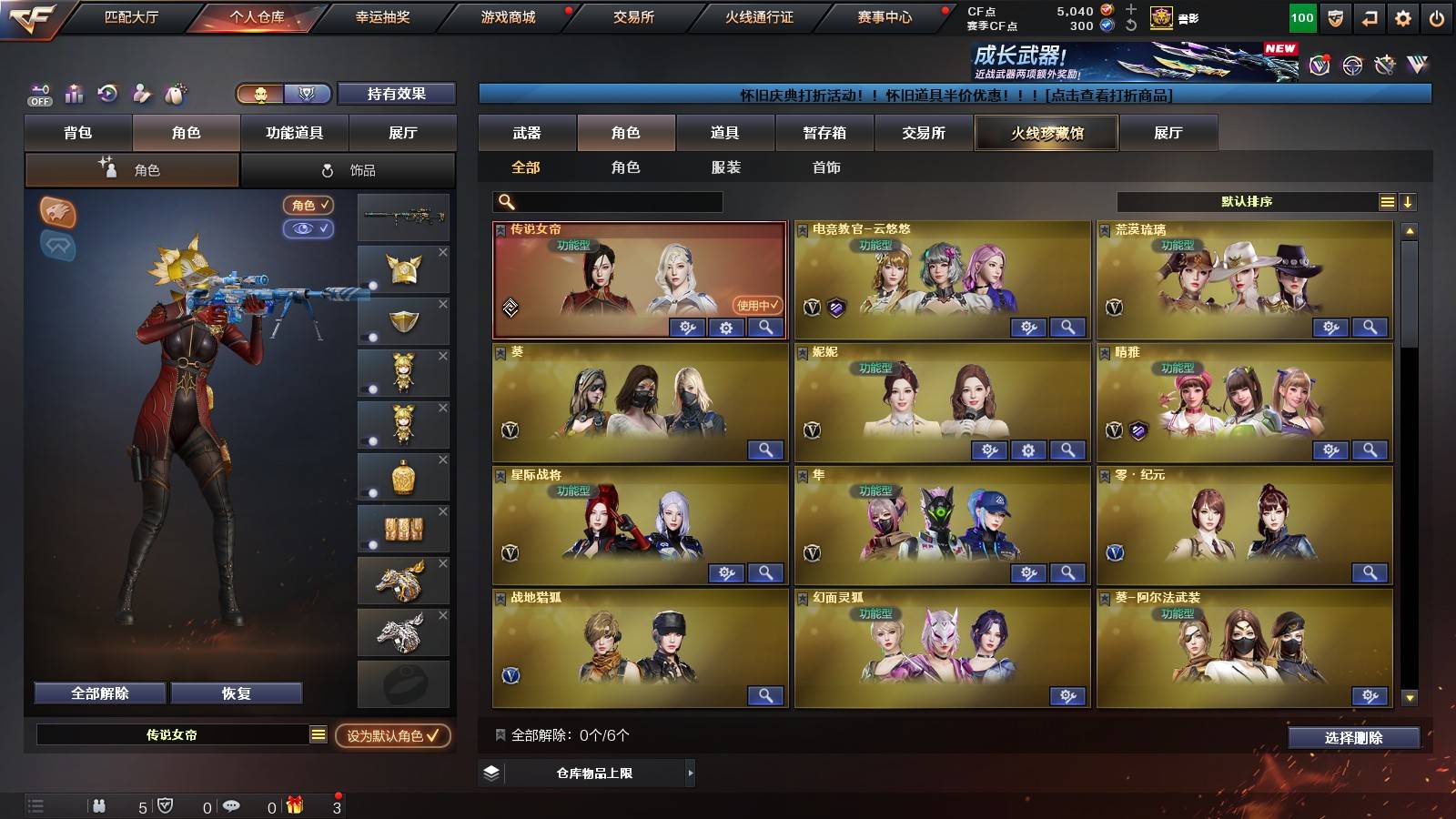The height and width of the screenshot is (819, 1456).
Task: Click the list layout icon next to sort order
Action: (x=1387, y=201)
